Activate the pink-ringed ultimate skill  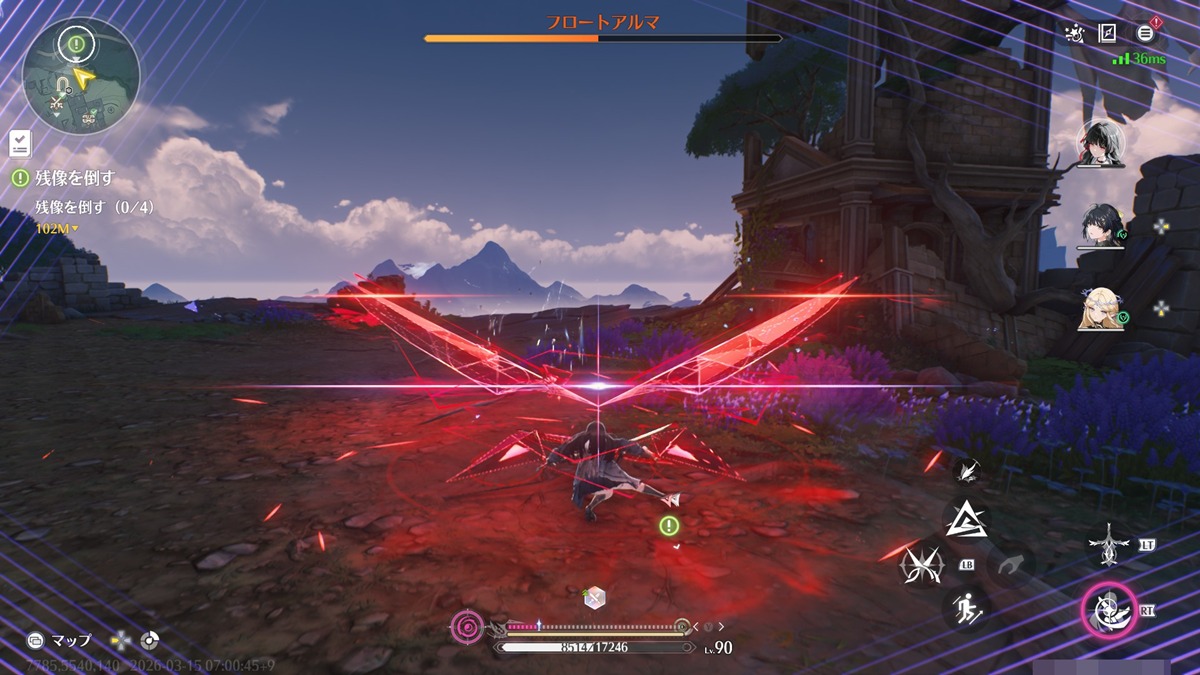point(1107,609)
